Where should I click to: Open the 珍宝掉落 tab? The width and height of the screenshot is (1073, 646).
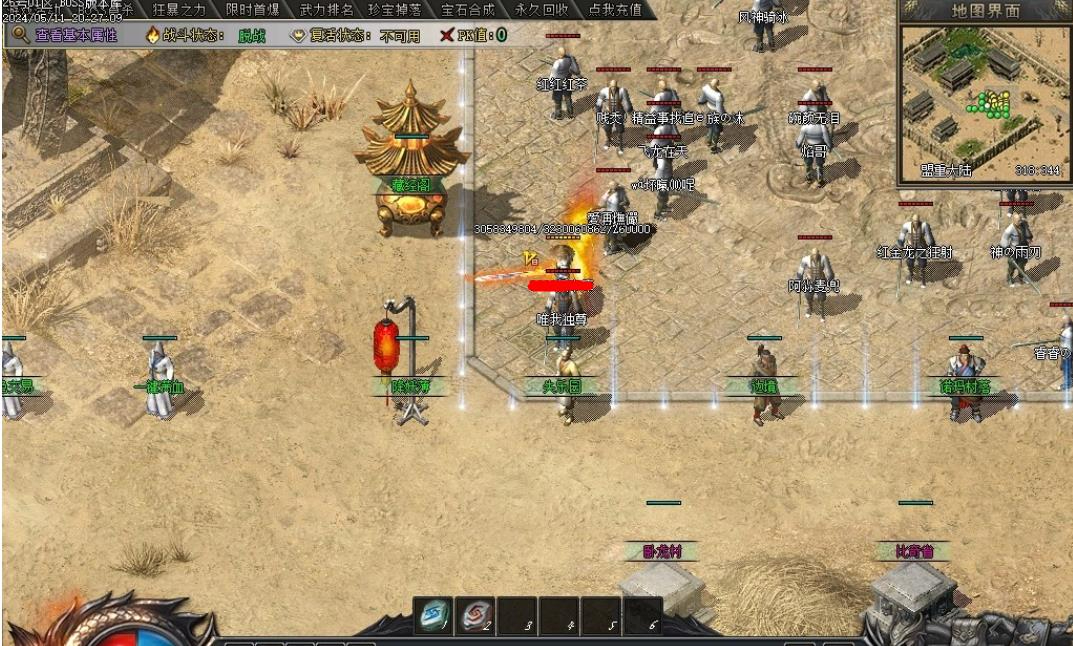[394, 10]
